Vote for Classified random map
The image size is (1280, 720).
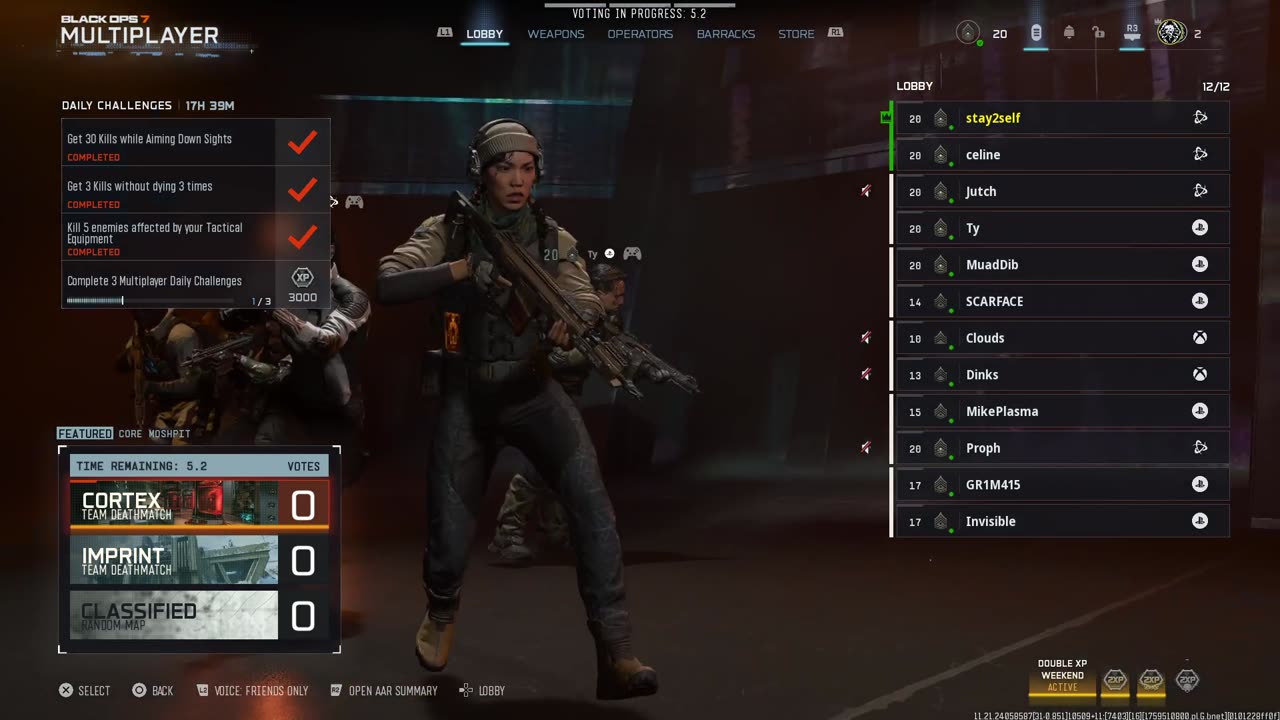(199, 615)
